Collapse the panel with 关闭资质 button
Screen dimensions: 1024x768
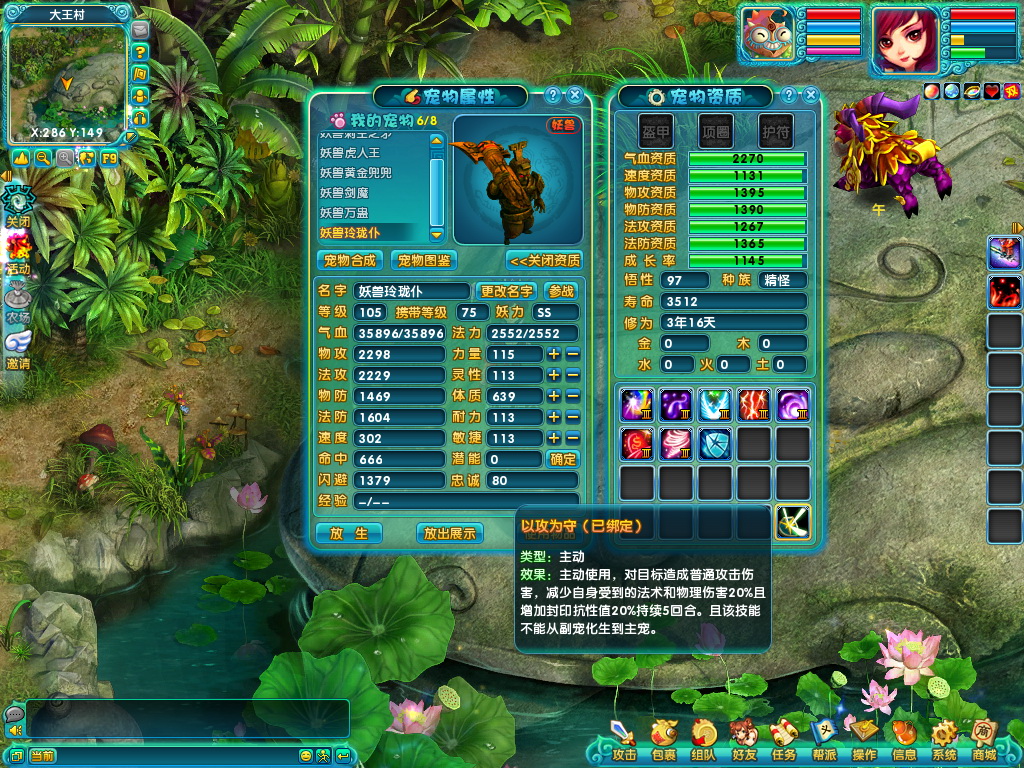pos(544,261)
